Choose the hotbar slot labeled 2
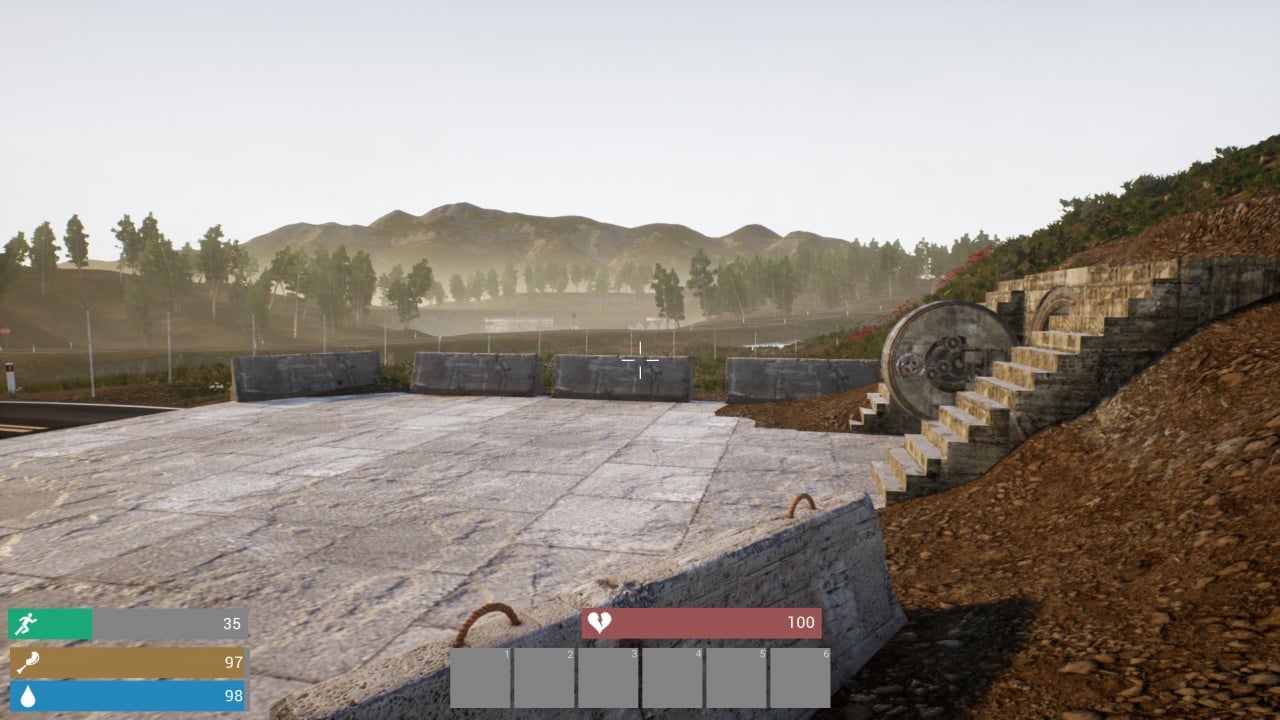 click(544, 678)
